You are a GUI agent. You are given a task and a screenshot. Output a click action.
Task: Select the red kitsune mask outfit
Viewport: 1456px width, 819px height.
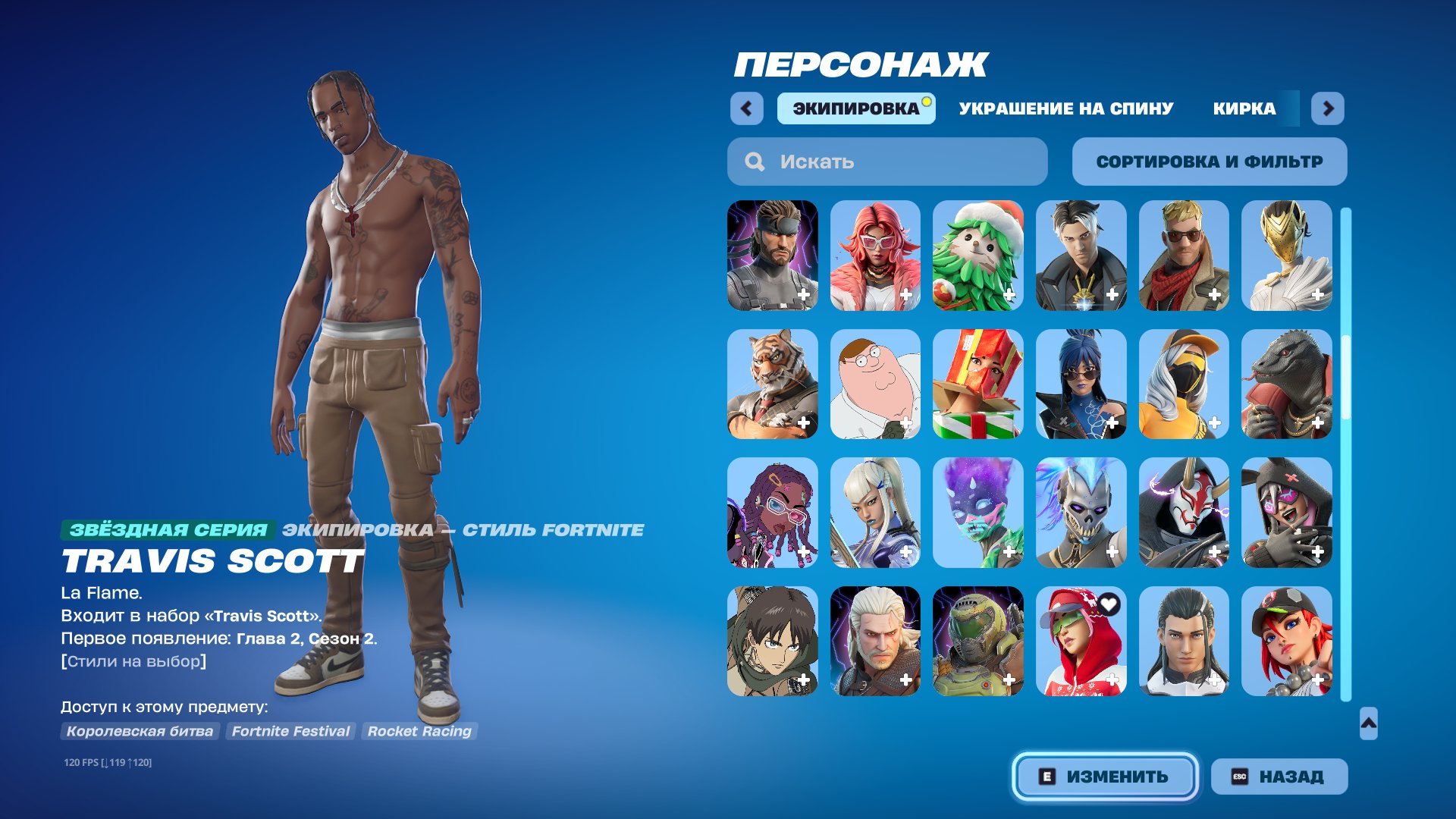coord(1183,512)
